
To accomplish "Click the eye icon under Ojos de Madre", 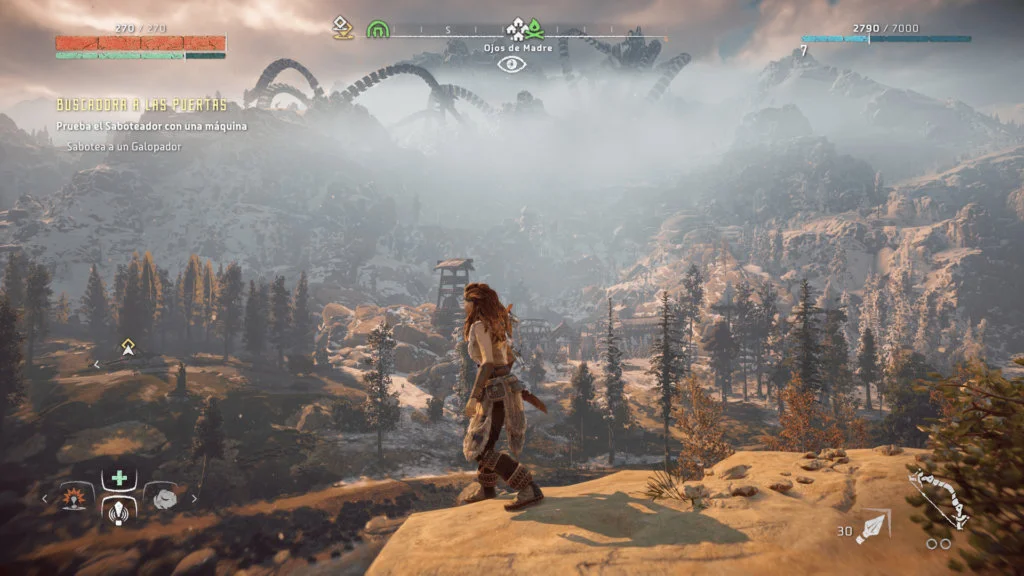I will tap(511, 64).
